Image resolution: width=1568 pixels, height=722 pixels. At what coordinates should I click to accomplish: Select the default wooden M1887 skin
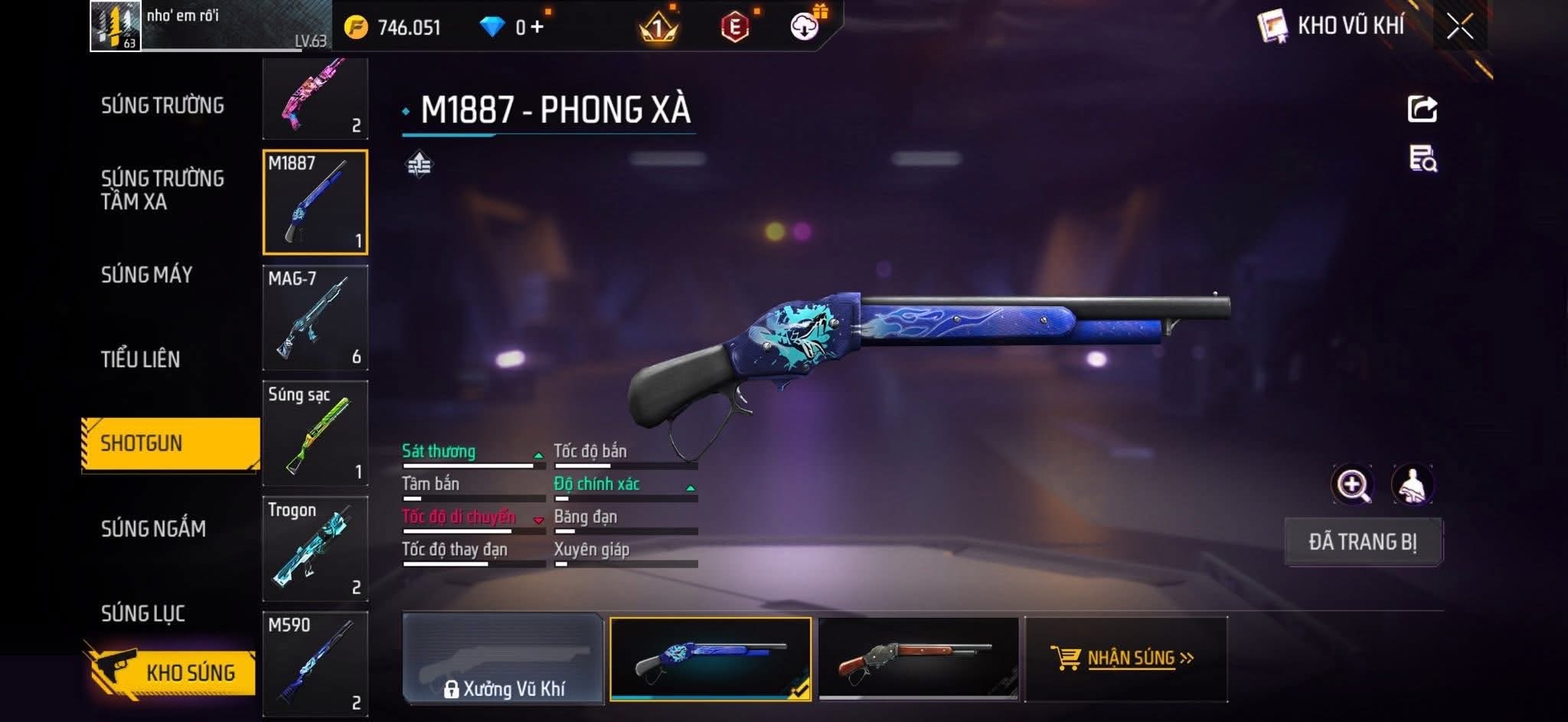[x=918, y=658]
